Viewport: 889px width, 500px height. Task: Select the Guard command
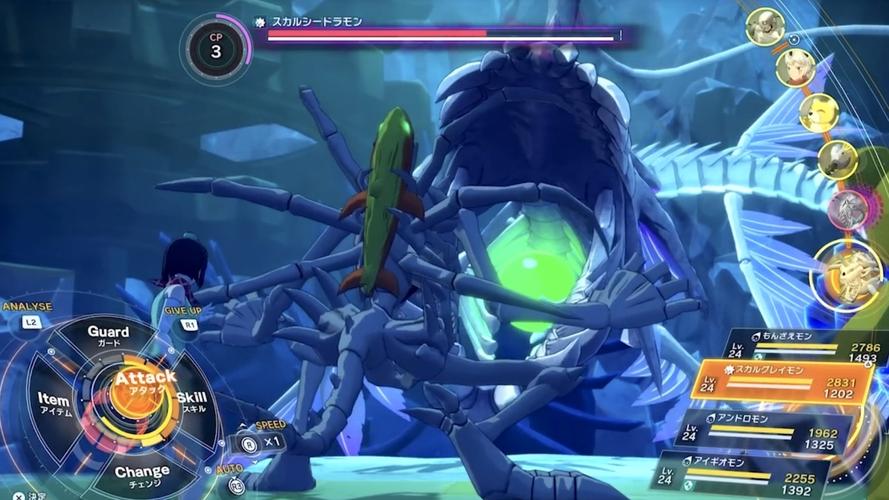(108, 335)
